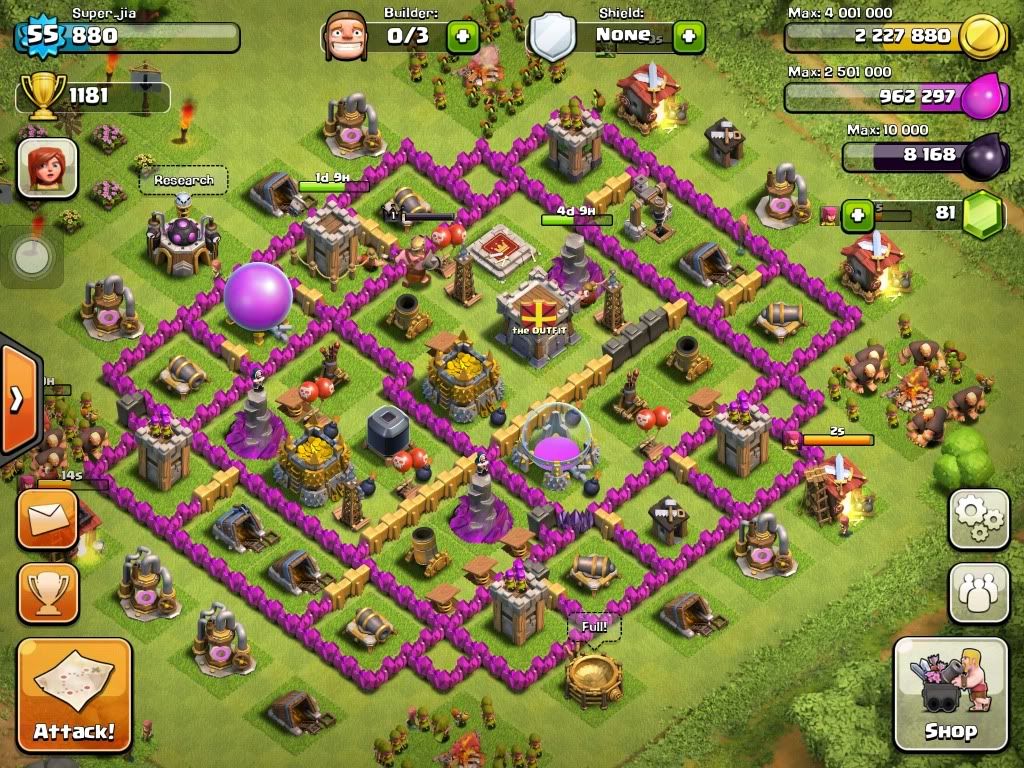Open the red-haired player portrait
Viewport: 1024px width, 768px height.
tap(47, 167)
